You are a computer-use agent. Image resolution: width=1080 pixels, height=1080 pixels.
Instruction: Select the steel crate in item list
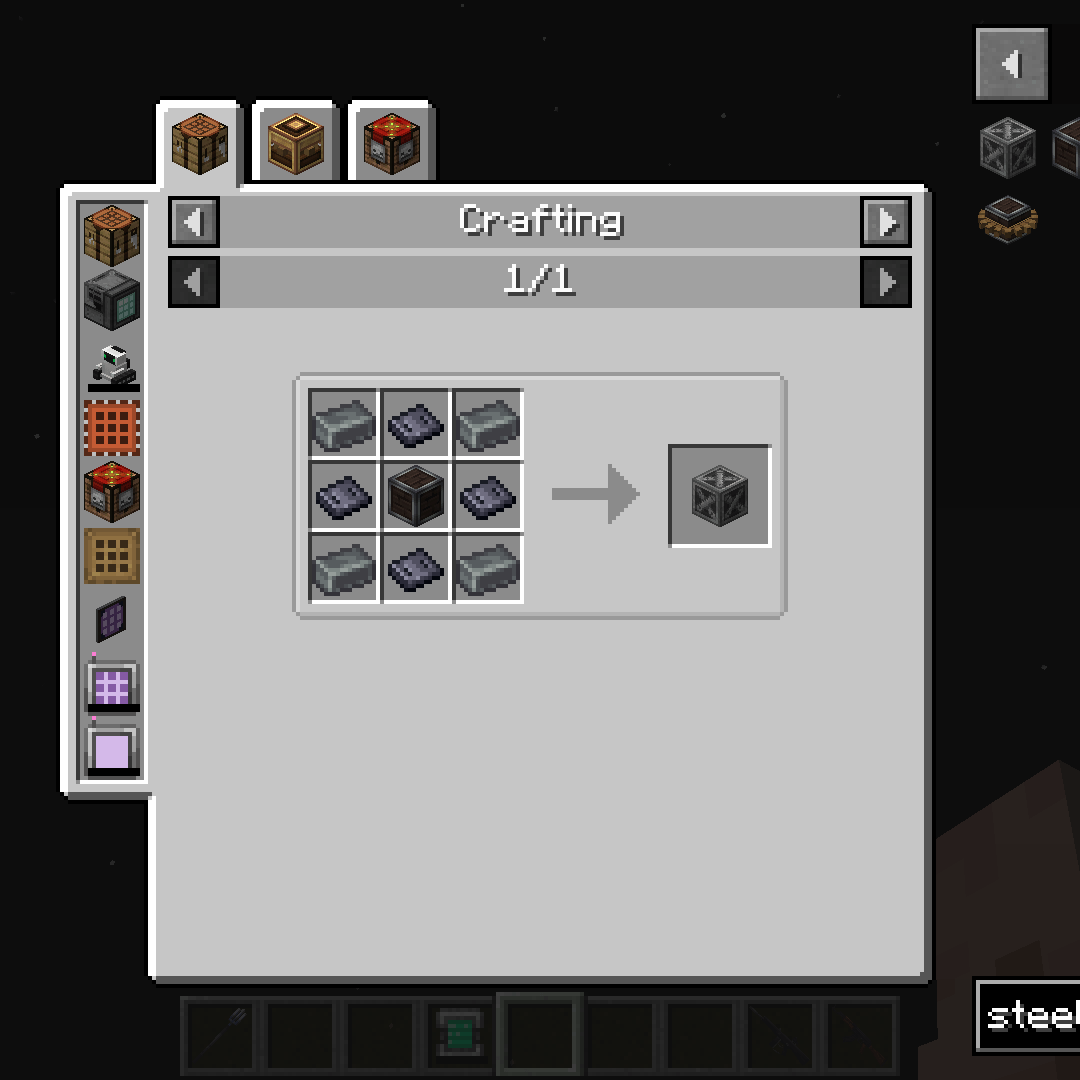point(1008,146)
